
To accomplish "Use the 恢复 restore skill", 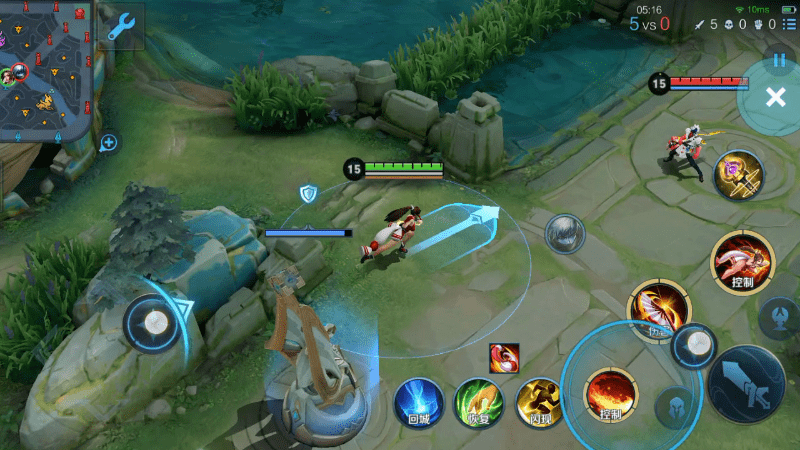I will click(476, 402).
